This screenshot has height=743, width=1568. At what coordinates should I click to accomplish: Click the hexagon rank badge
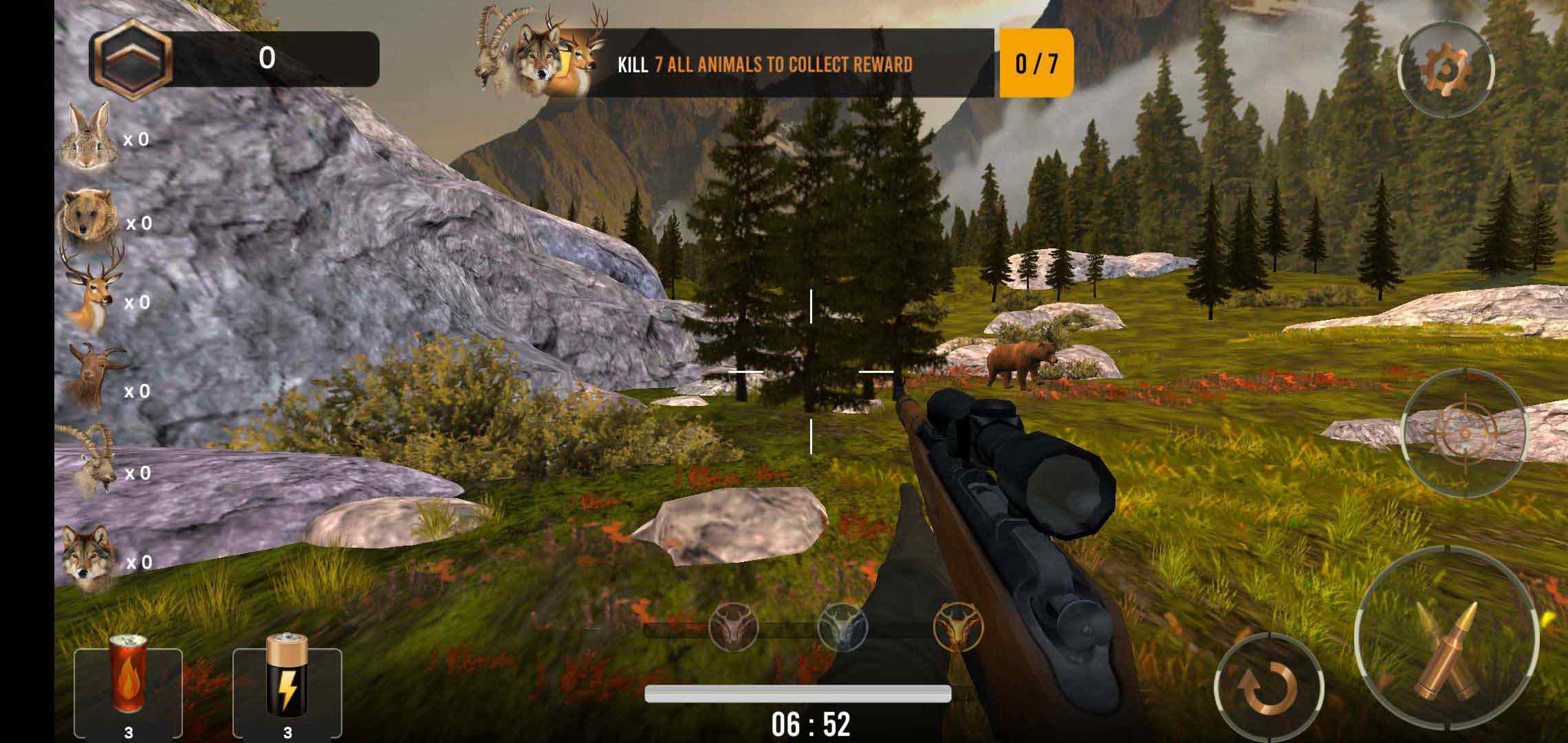pyautogui.click(x=131, y=59)
